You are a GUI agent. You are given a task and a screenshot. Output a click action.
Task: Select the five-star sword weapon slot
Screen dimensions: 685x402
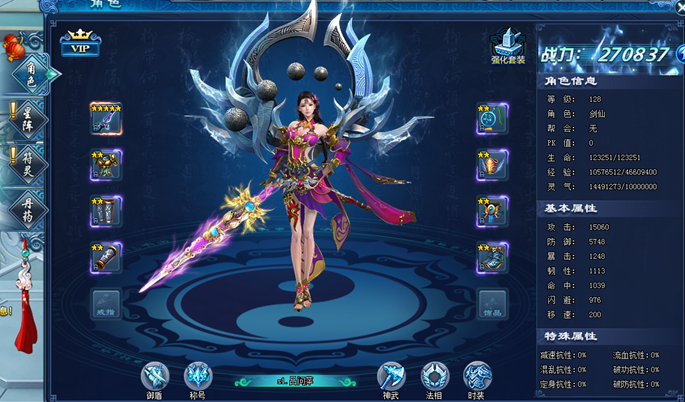106,120
